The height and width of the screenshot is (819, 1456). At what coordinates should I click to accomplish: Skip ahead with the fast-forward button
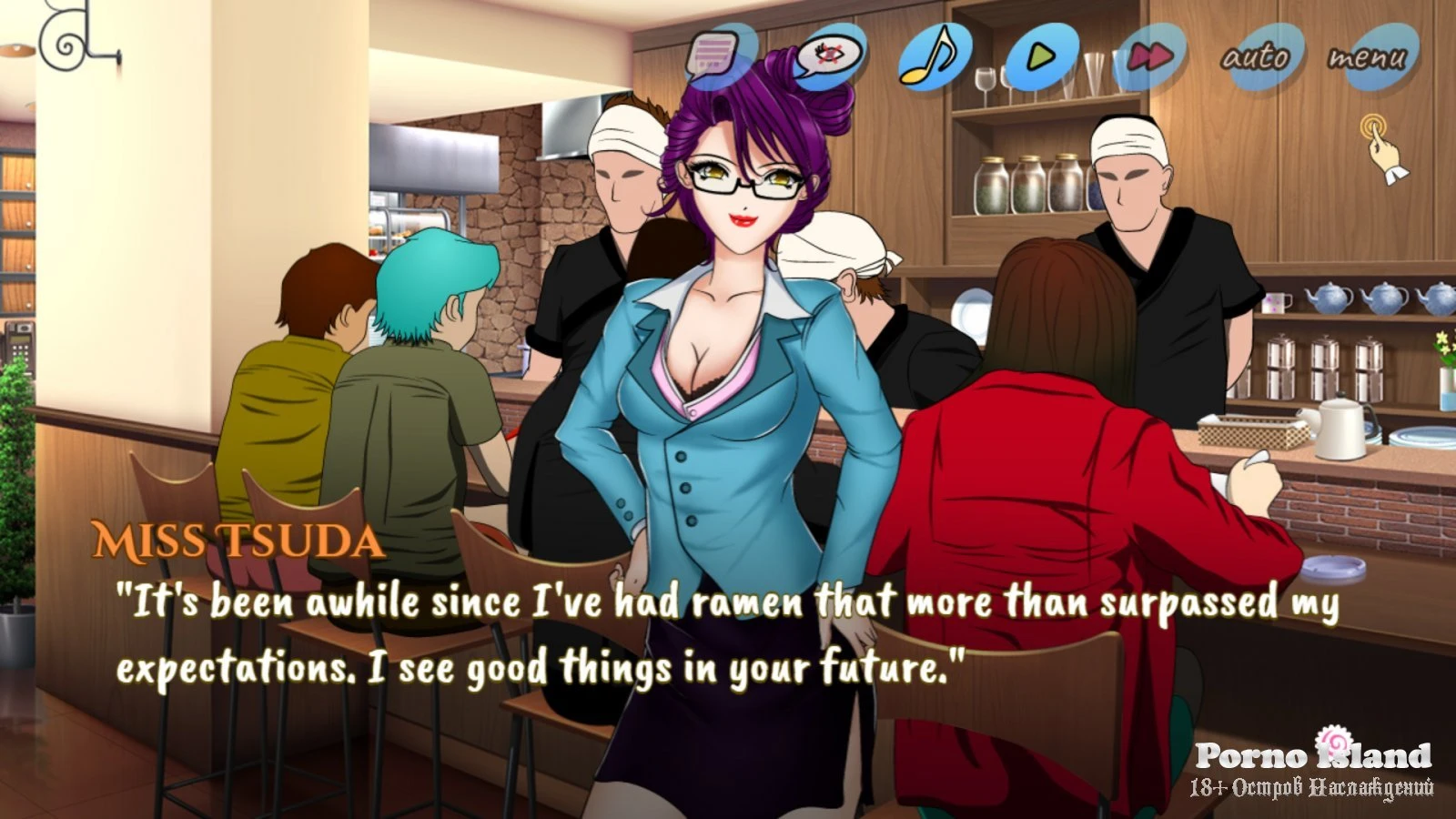tap(1150, 56)
